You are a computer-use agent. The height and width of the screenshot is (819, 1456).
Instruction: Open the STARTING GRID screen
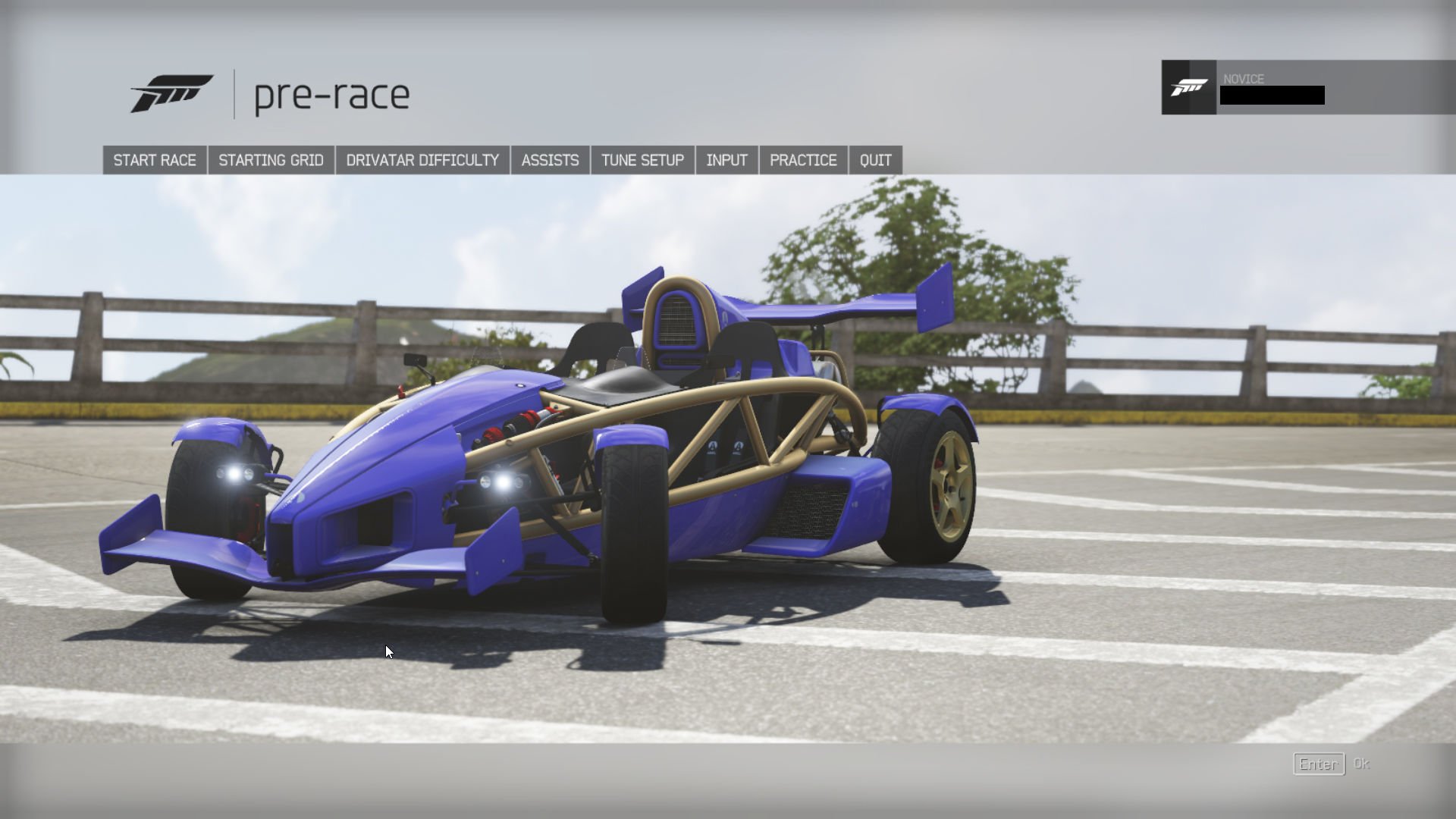[x=271, y=159]
